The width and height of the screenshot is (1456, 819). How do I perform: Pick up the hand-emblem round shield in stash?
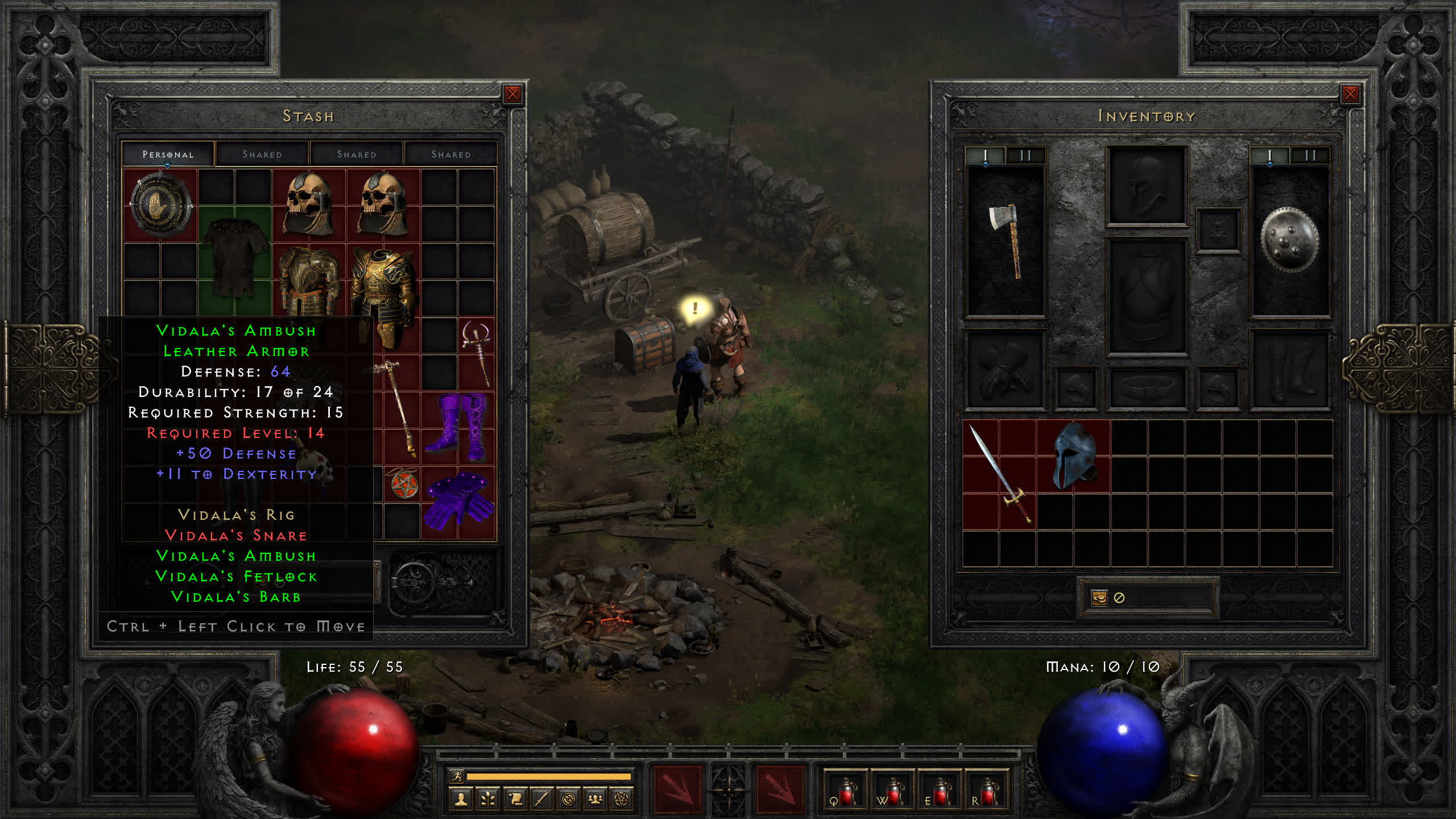click(x=160, y=205)
